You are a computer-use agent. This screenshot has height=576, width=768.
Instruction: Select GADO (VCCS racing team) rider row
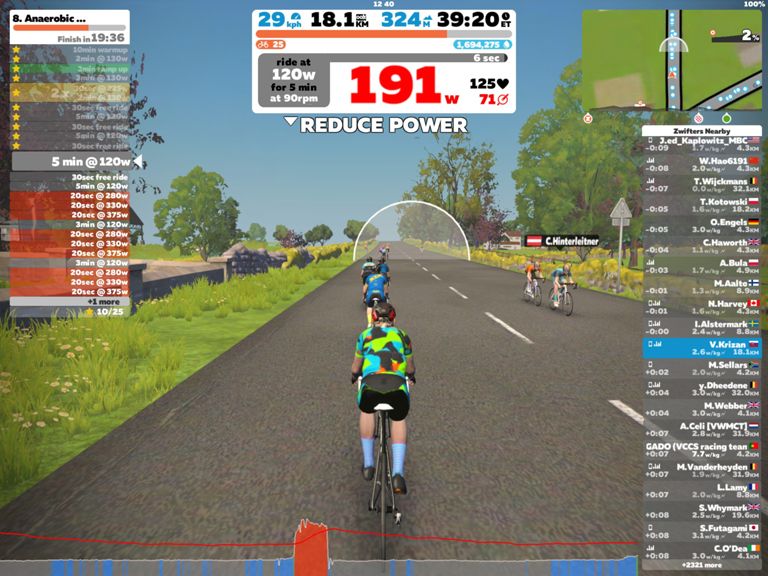point(703,449)
